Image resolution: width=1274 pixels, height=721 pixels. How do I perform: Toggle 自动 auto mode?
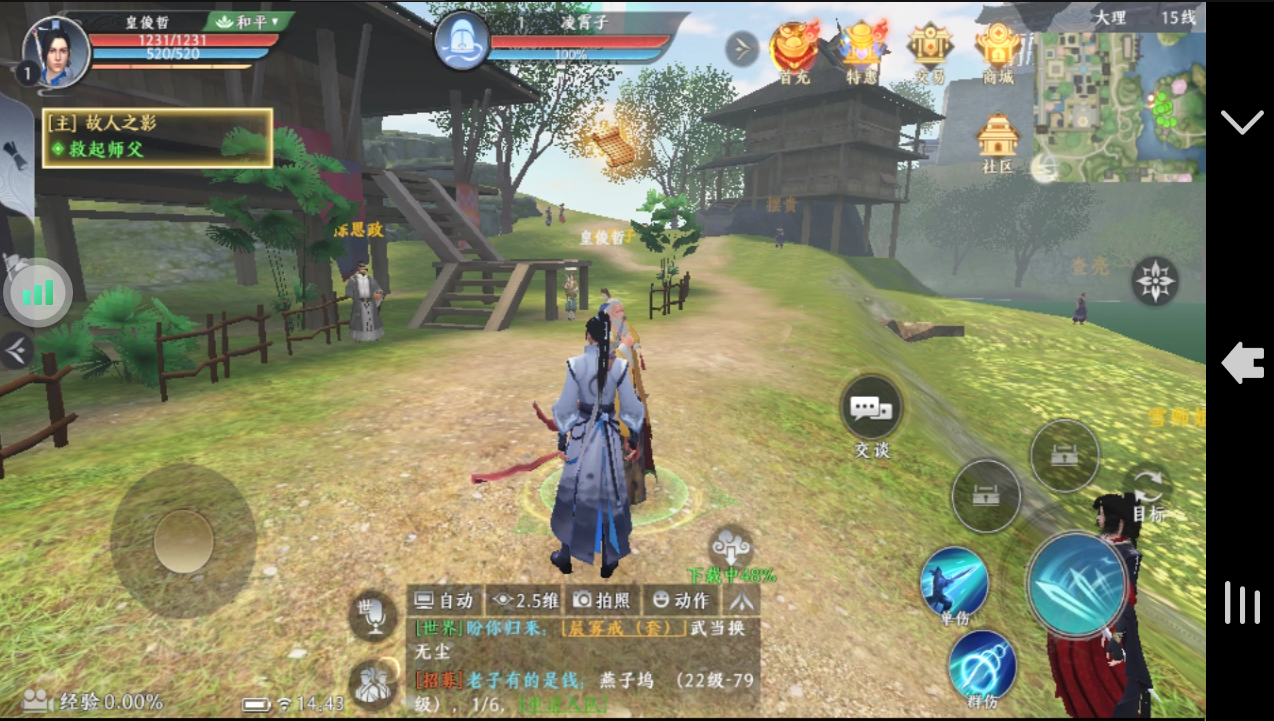tap(444, 600)
